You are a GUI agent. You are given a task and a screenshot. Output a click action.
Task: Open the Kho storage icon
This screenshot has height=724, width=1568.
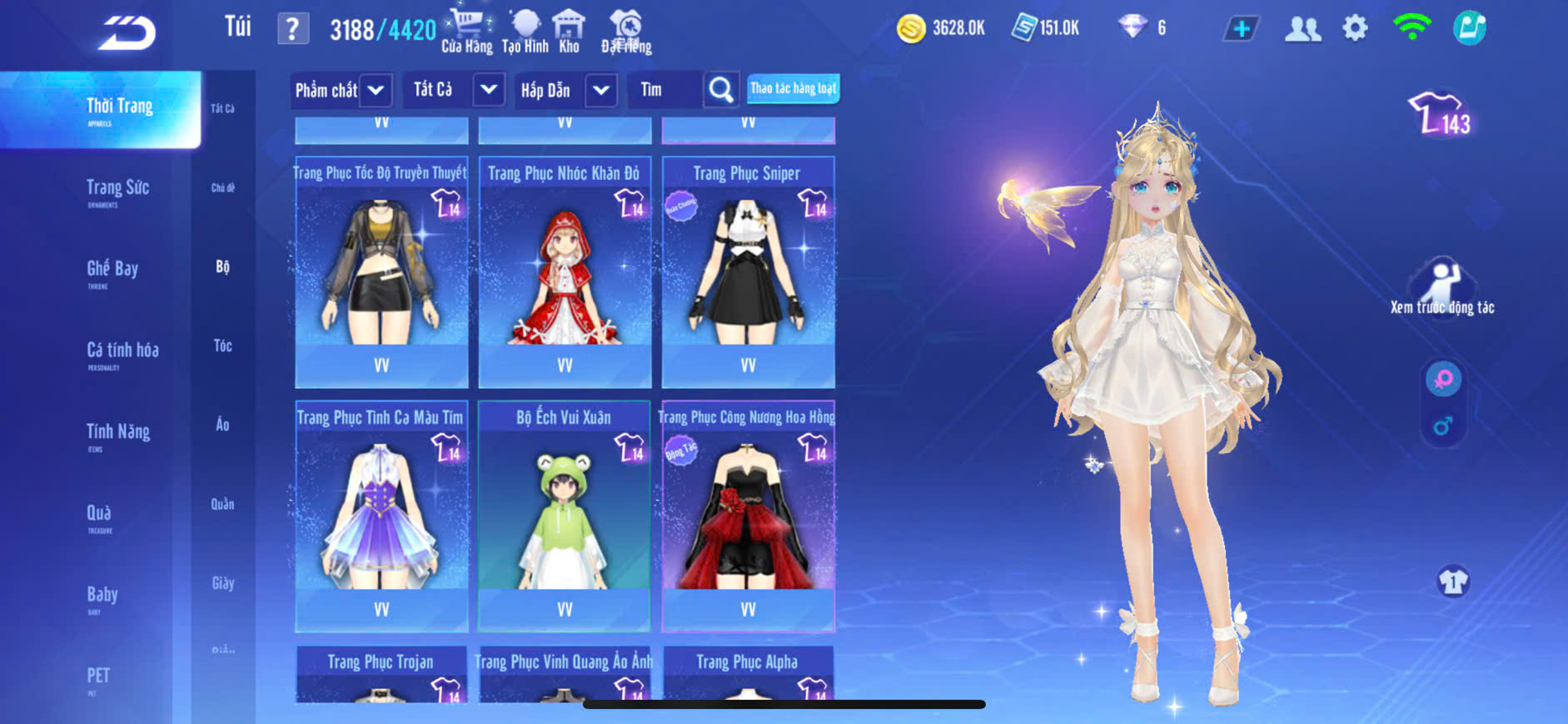(569, 32)
